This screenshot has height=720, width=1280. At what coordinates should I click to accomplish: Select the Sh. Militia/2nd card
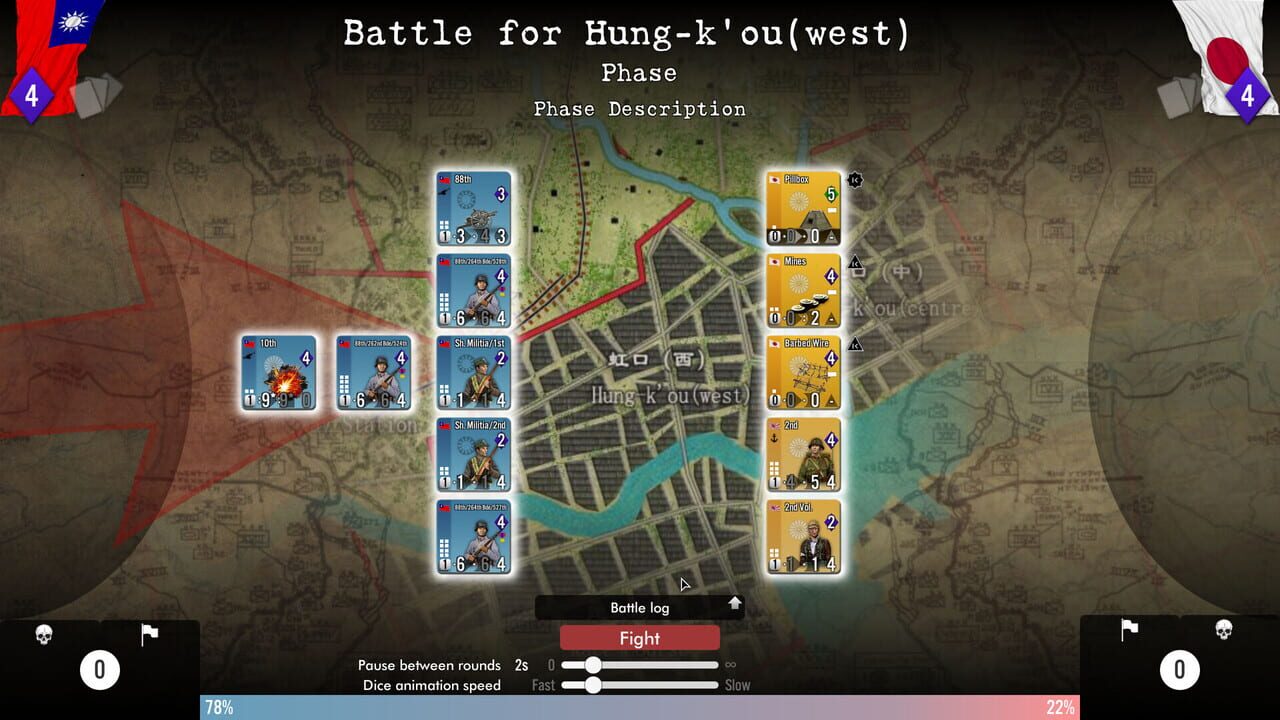tap(472, 455)
